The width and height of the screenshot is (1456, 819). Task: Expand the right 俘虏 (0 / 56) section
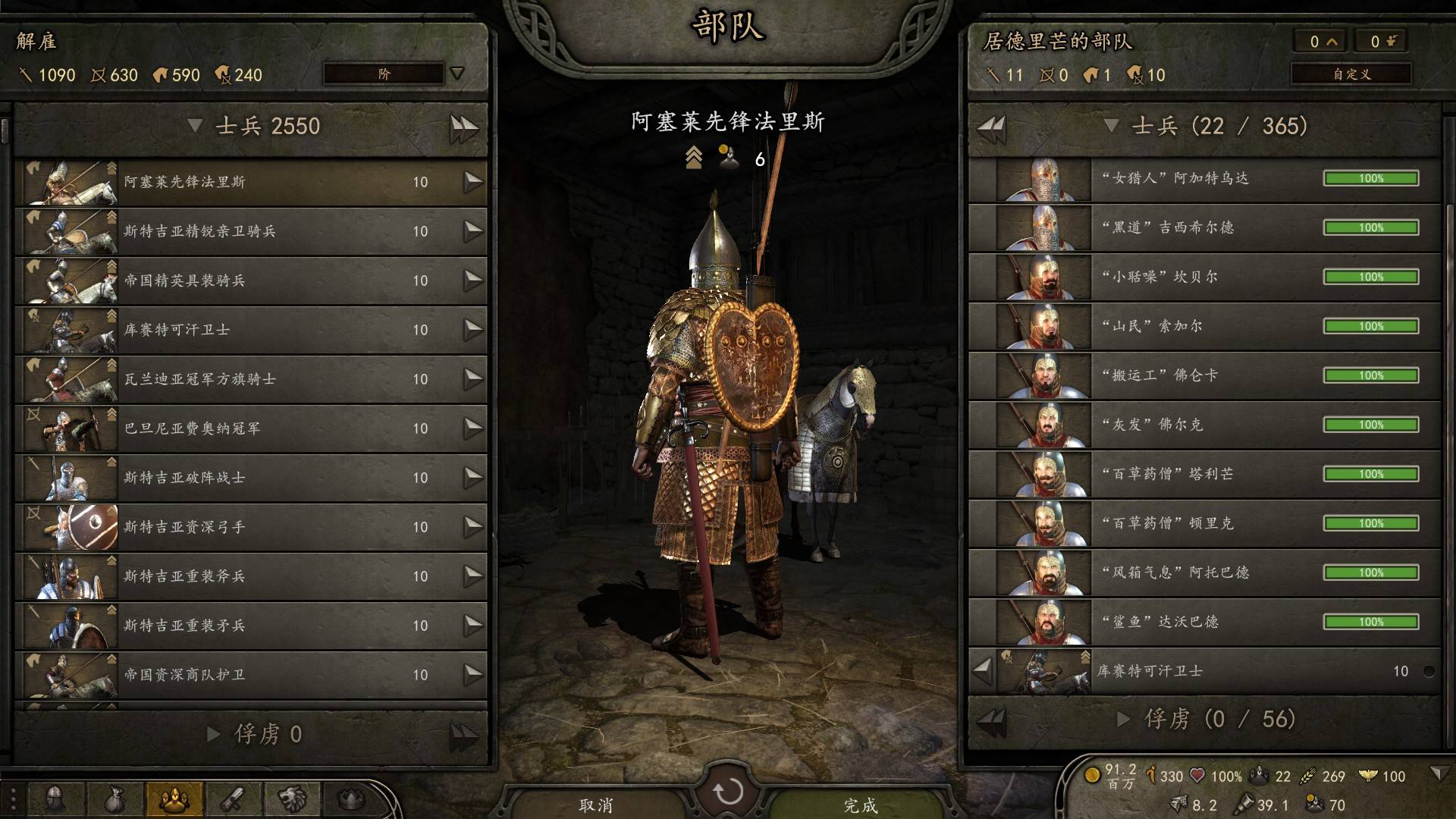tap(1124, 719)
